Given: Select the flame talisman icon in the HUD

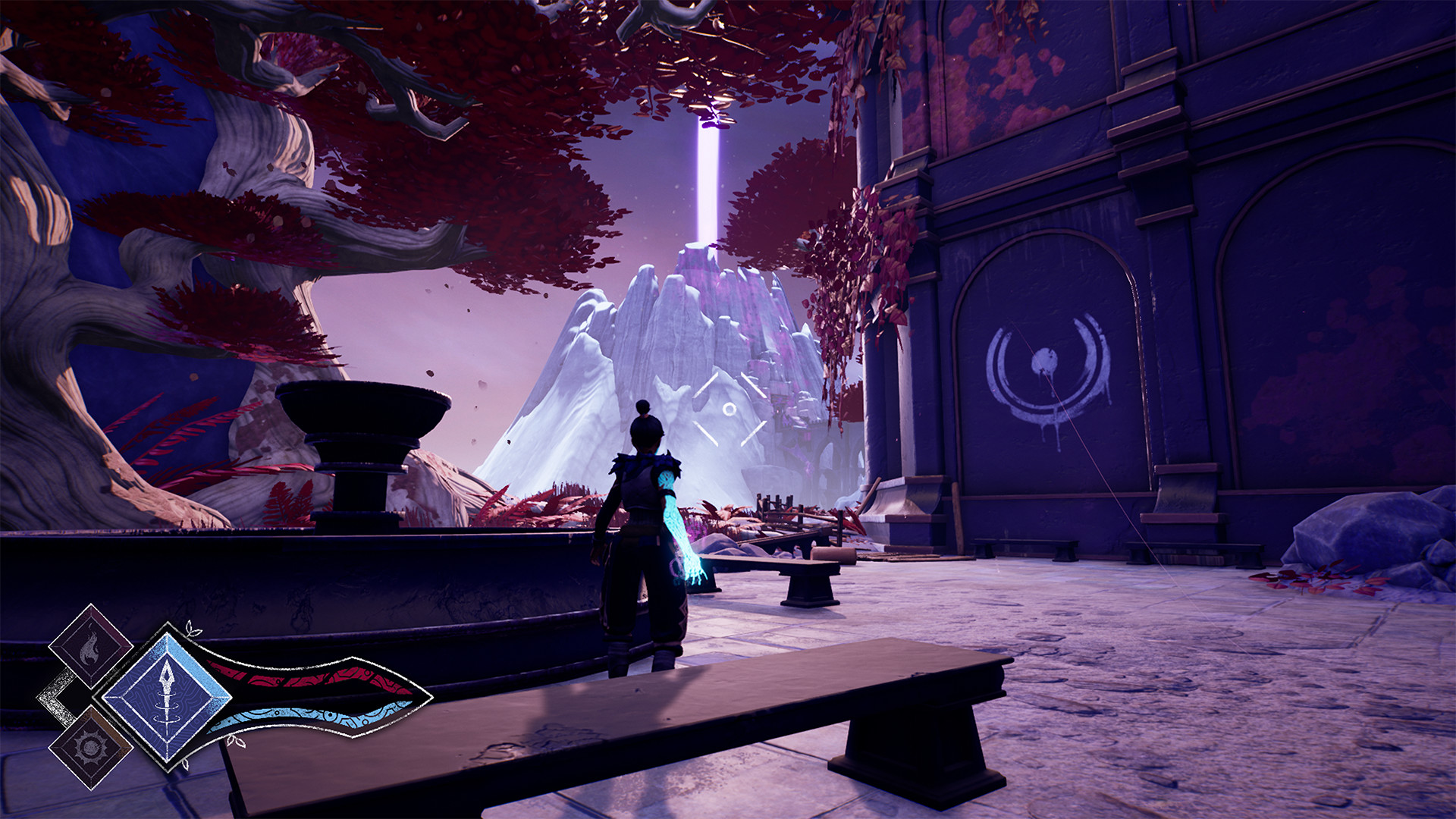Looking at the screenshot, I should coord(89,649).
